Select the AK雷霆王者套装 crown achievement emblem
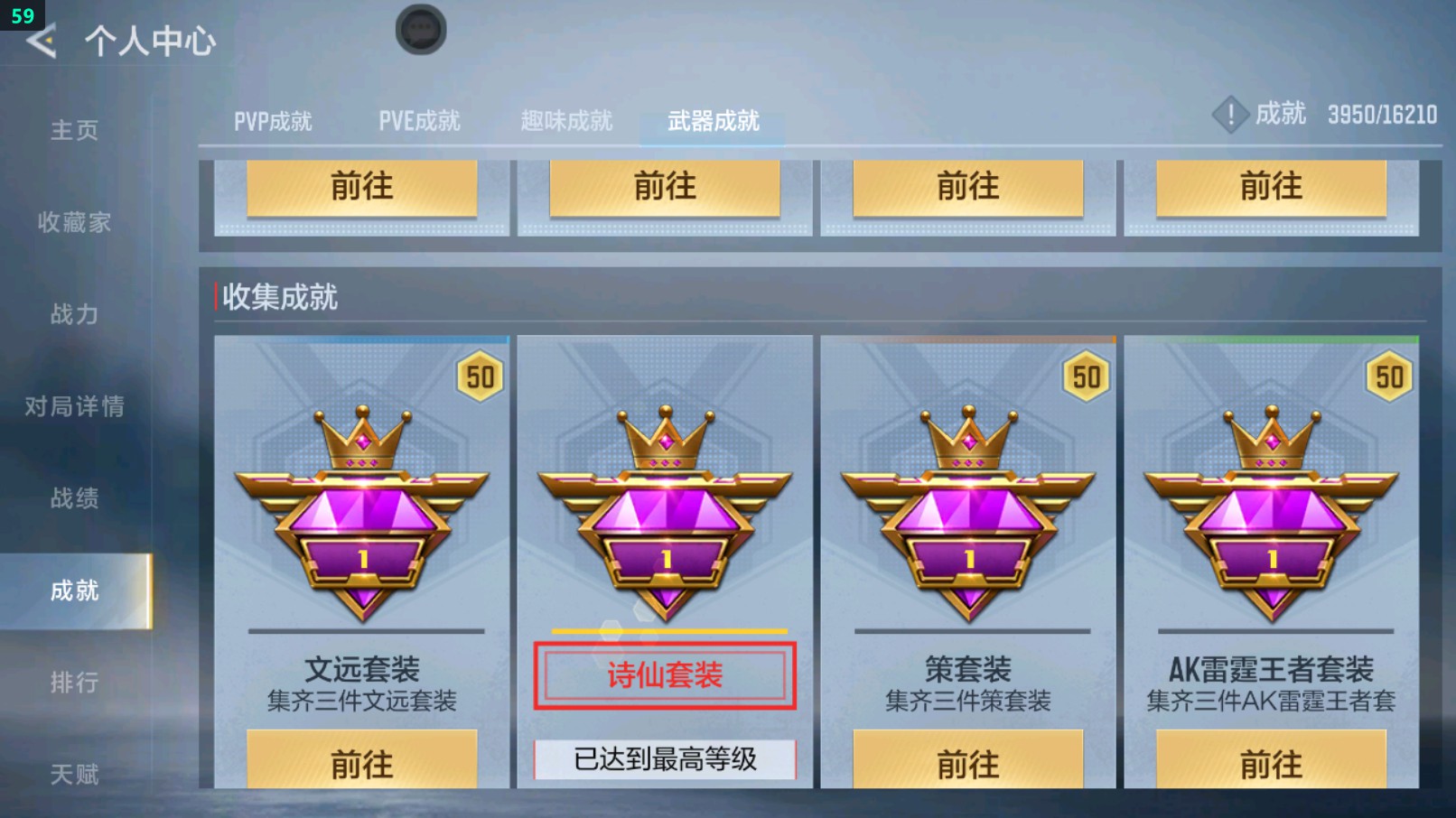 (x=1272, y=515)
